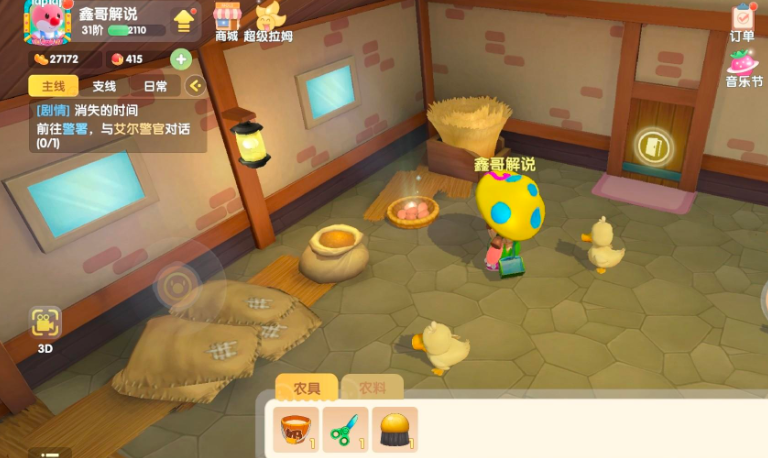Select the green scissors tool slot
Screen dimensions: 768x458
[345, 430]
